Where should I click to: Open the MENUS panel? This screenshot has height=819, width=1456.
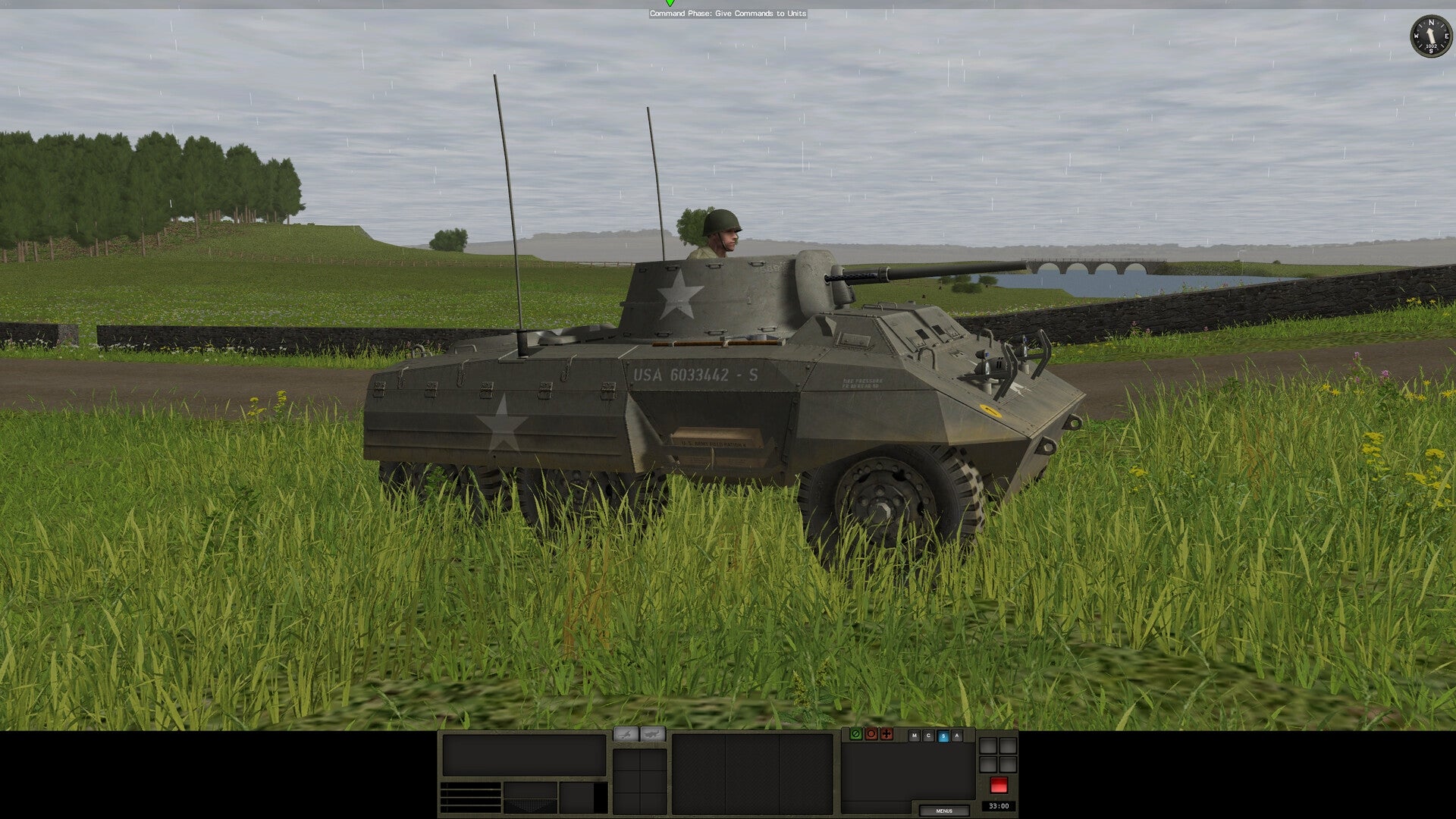944,810
